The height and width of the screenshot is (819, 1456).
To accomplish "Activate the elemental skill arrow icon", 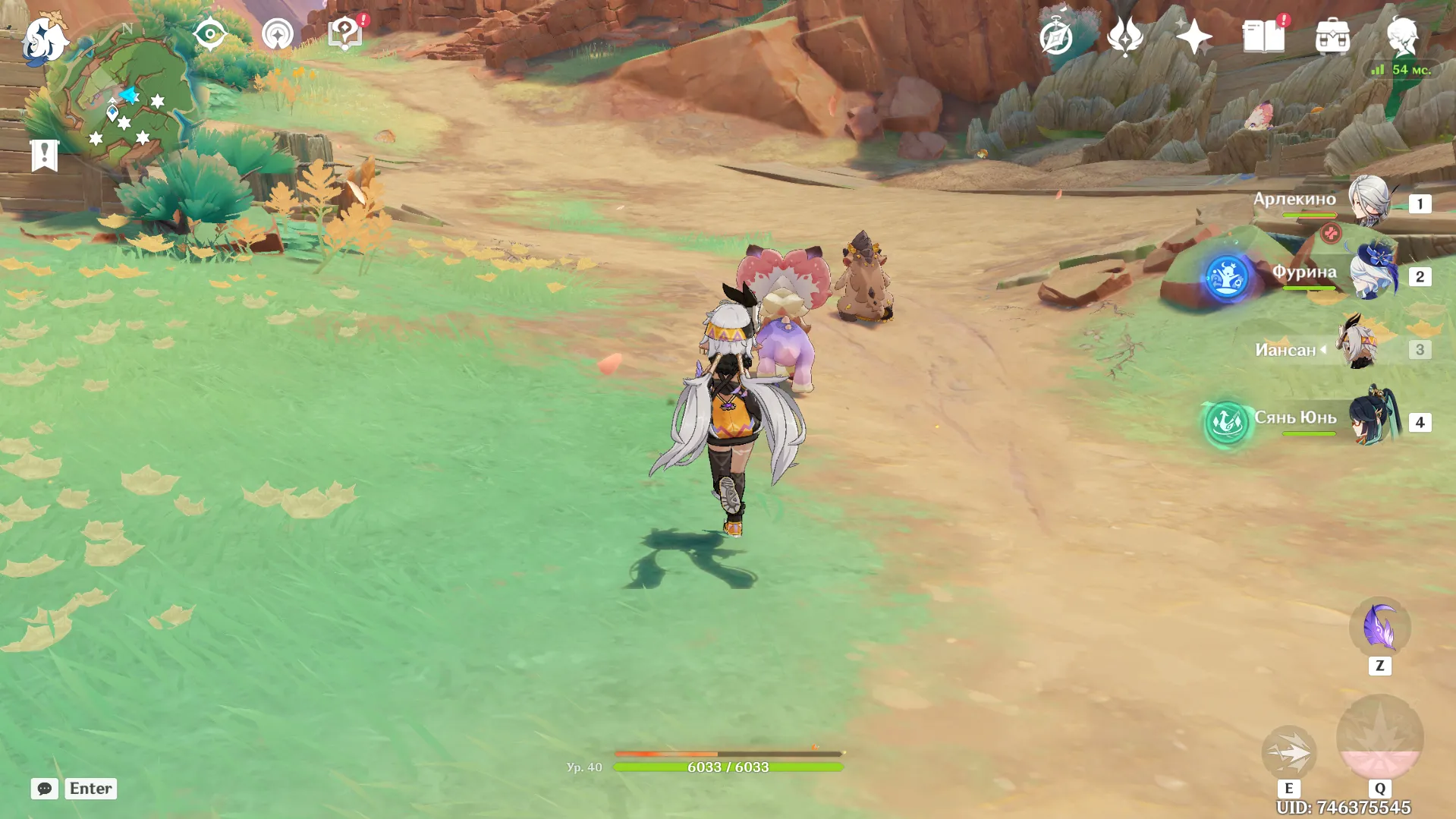I will click(1288, 751).
